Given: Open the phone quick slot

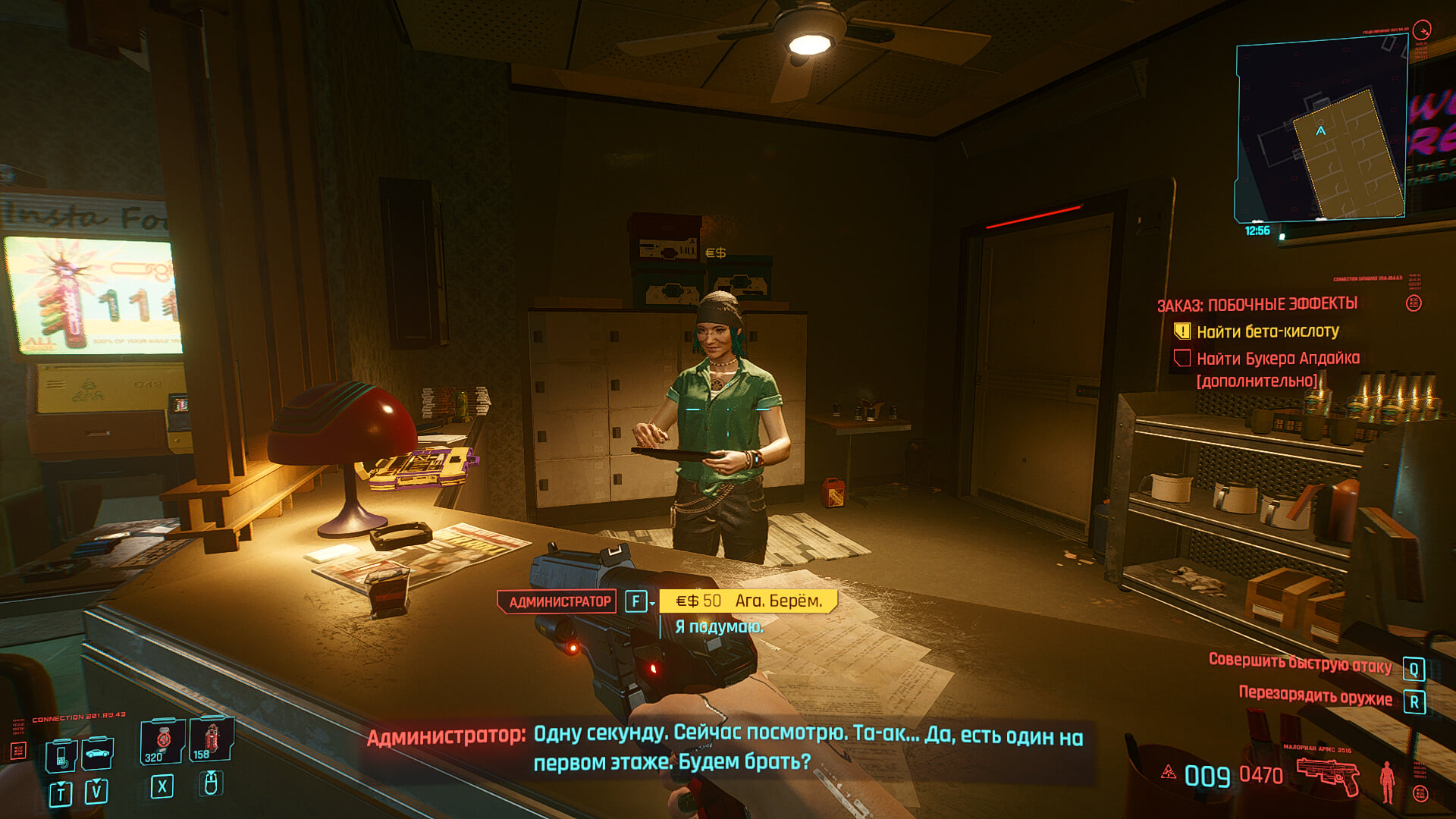Looking at the screenshot, I should pos(61,755).
